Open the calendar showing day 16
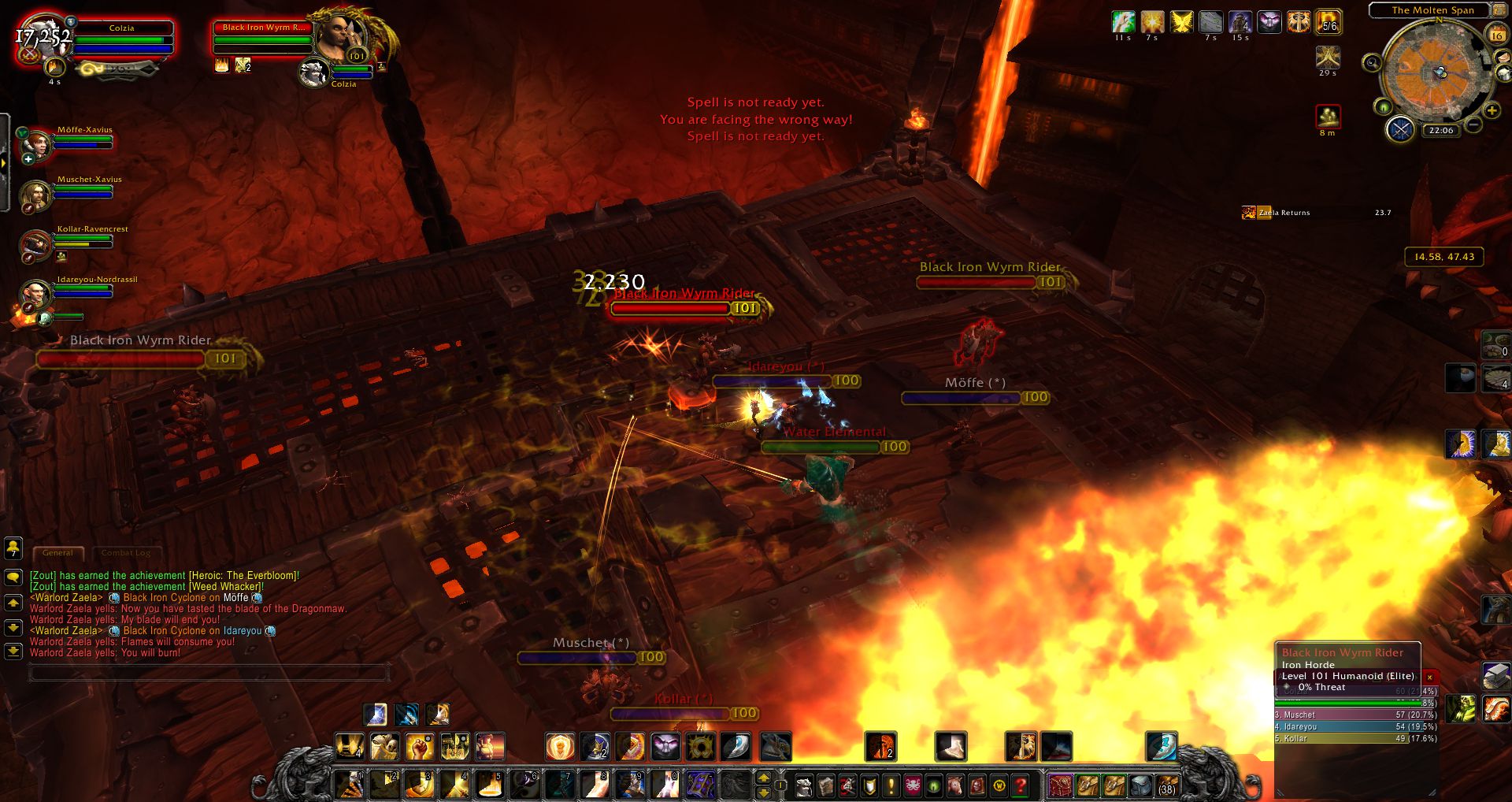The width and height of the screenshot is (1512, 802). [1496, 35]
